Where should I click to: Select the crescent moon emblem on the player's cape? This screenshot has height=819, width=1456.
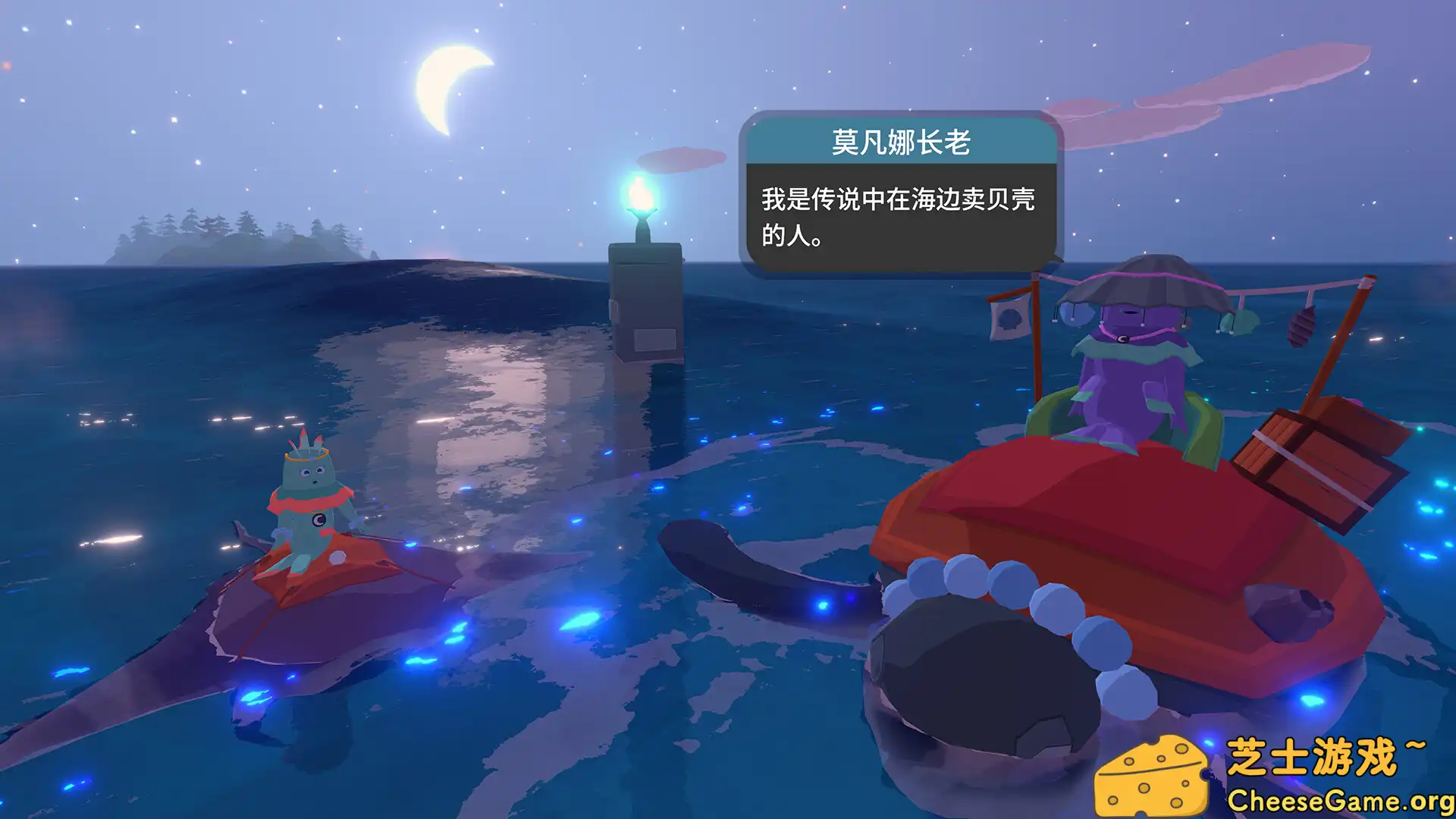[x=318, y=521]
